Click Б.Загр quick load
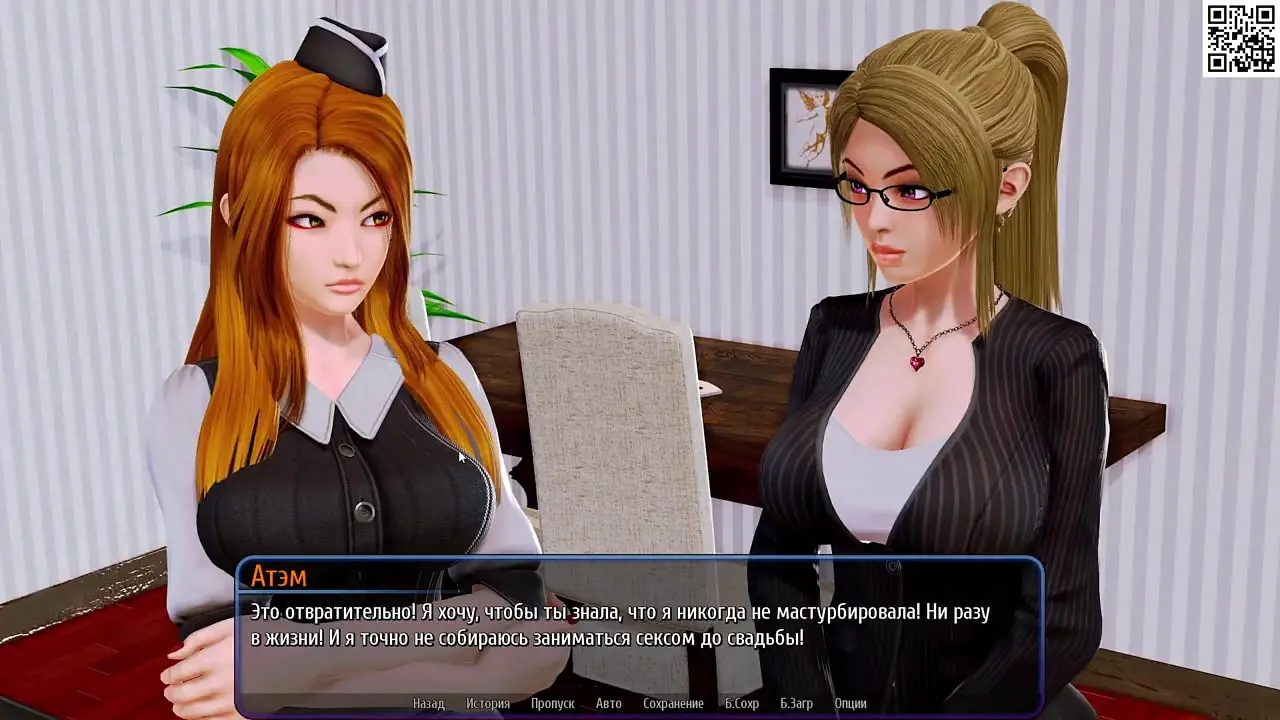 point(796,704)
